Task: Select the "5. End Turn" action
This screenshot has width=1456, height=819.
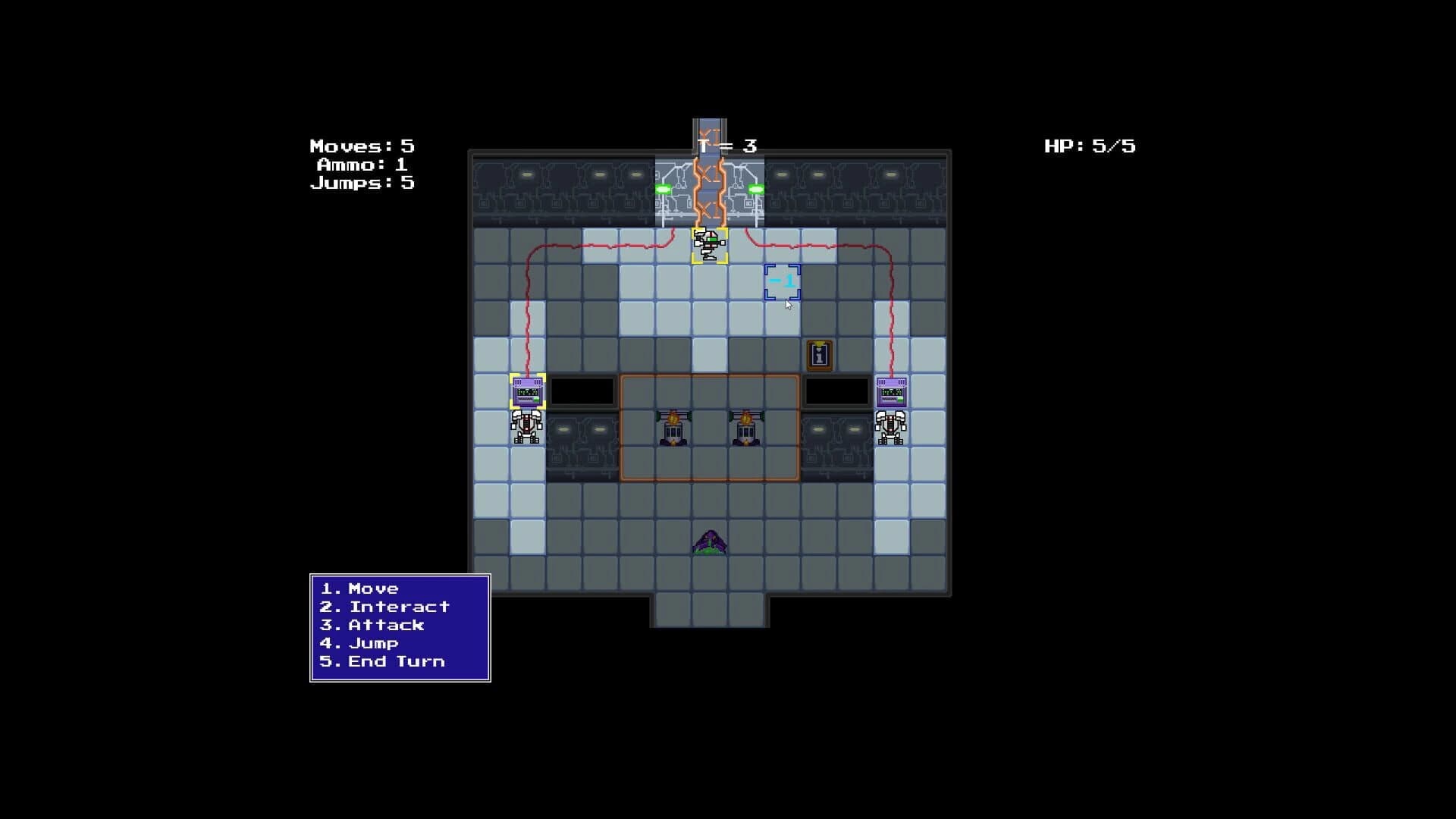Action: [383, 661]
